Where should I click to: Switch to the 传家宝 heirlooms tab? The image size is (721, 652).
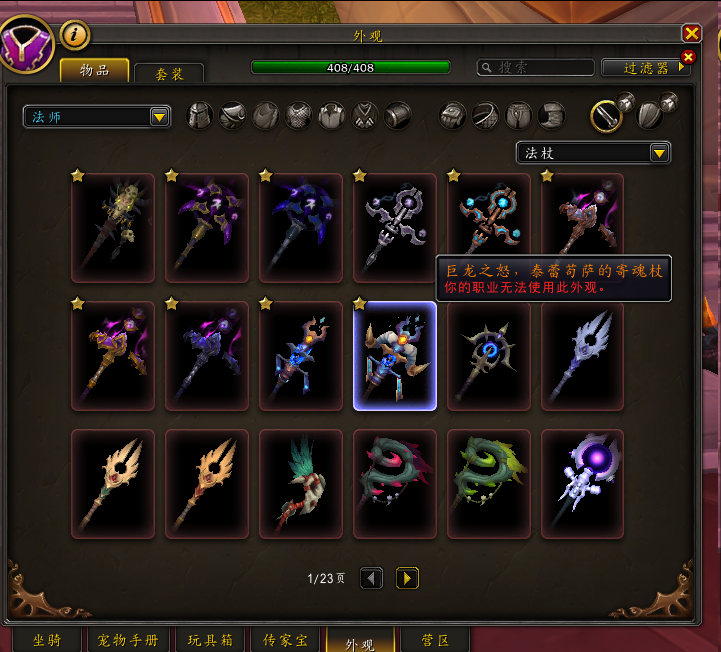click(x=286, y=640)
